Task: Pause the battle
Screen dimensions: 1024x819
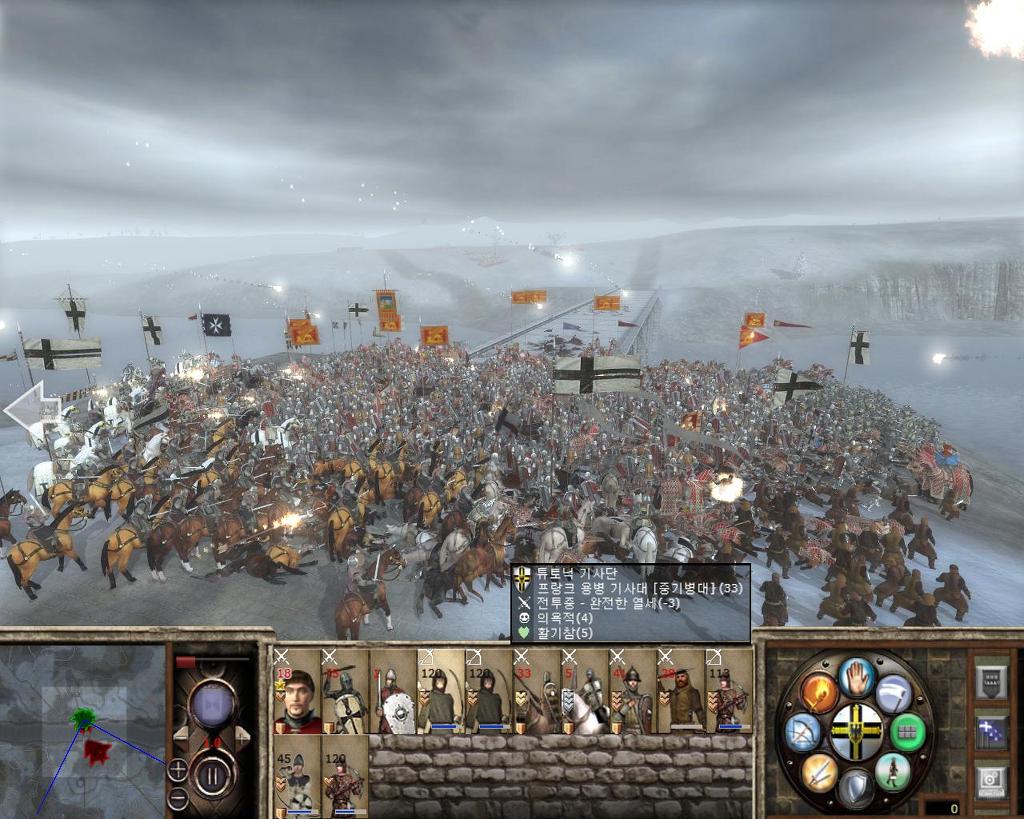Action: coord(213,772)
